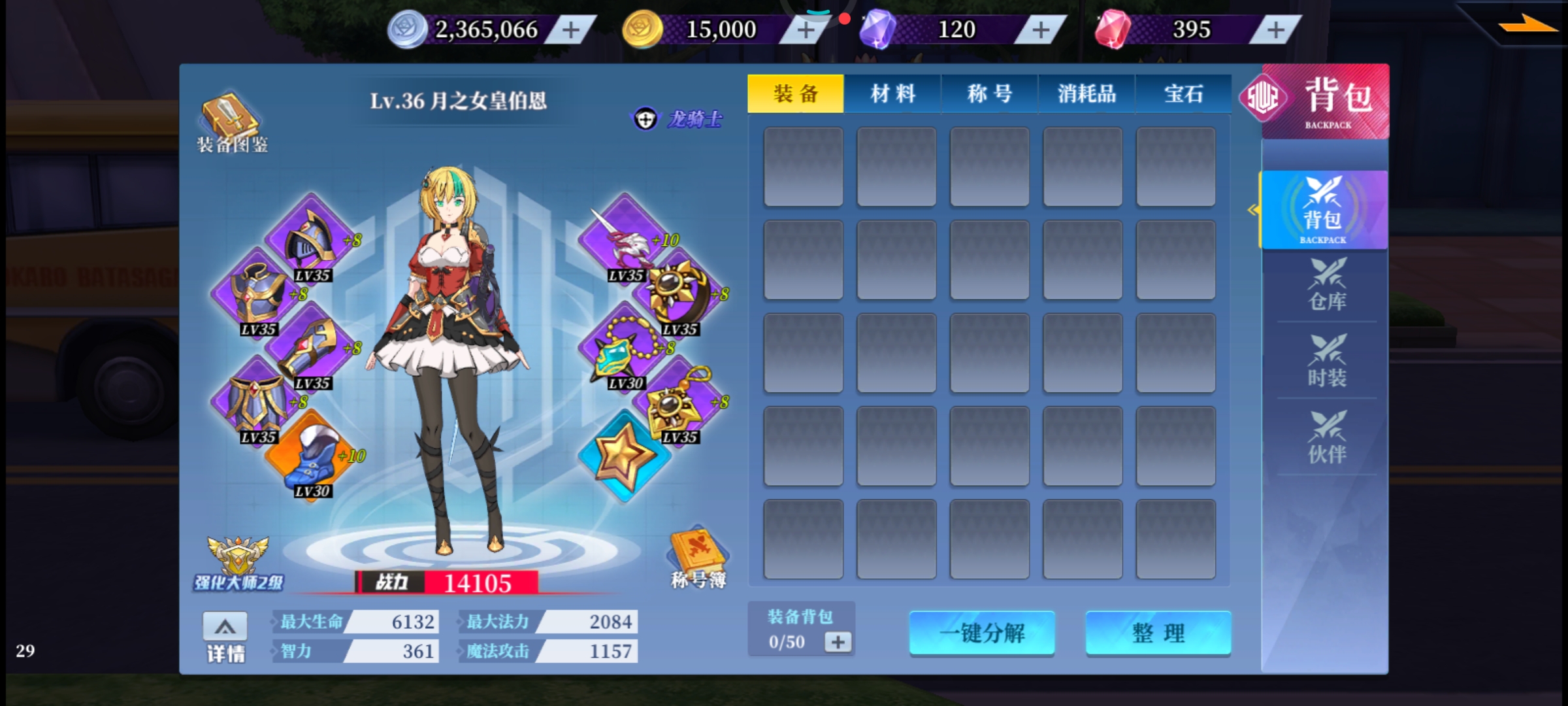
Task: Show the 宝石 gems tab
Action: point(1183,94)
